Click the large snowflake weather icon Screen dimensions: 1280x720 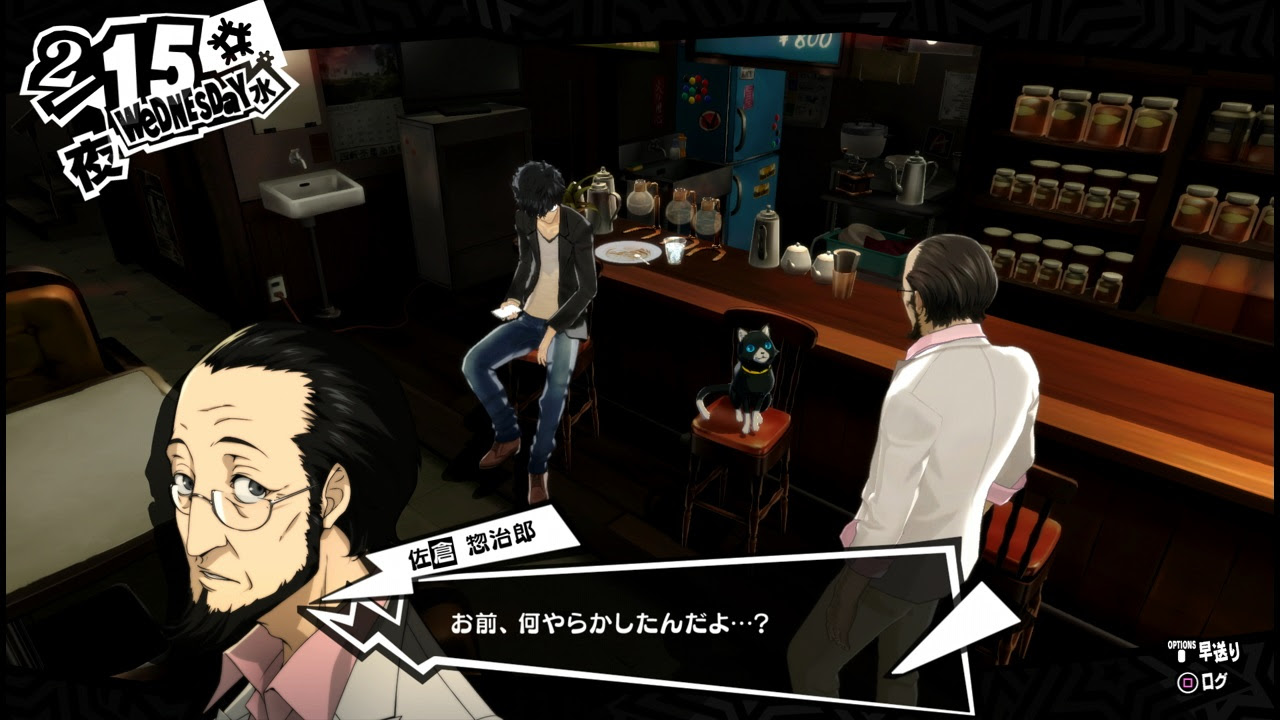tap(231, 40)
